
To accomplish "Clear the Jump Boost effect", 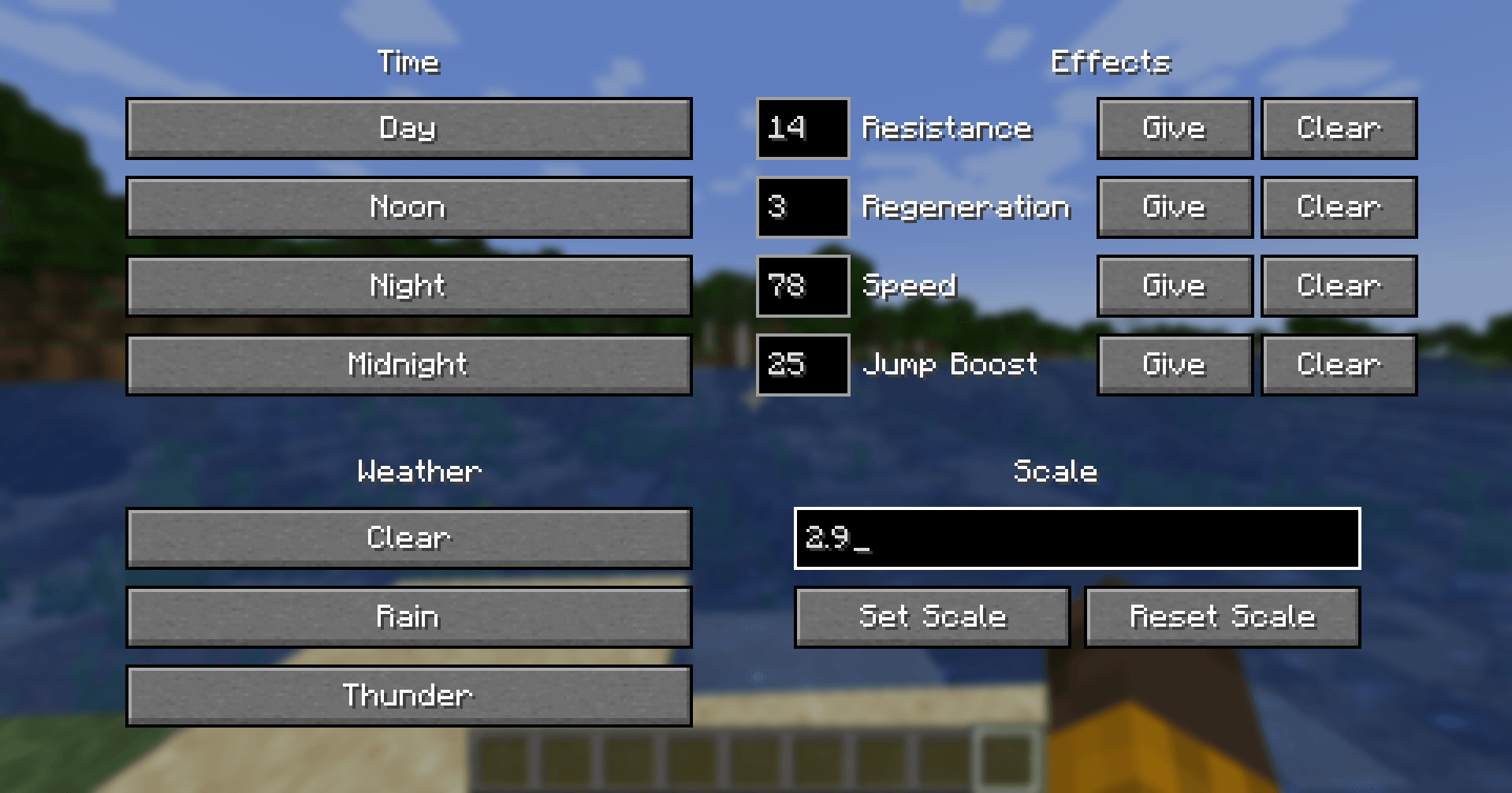I will 1339,365.
